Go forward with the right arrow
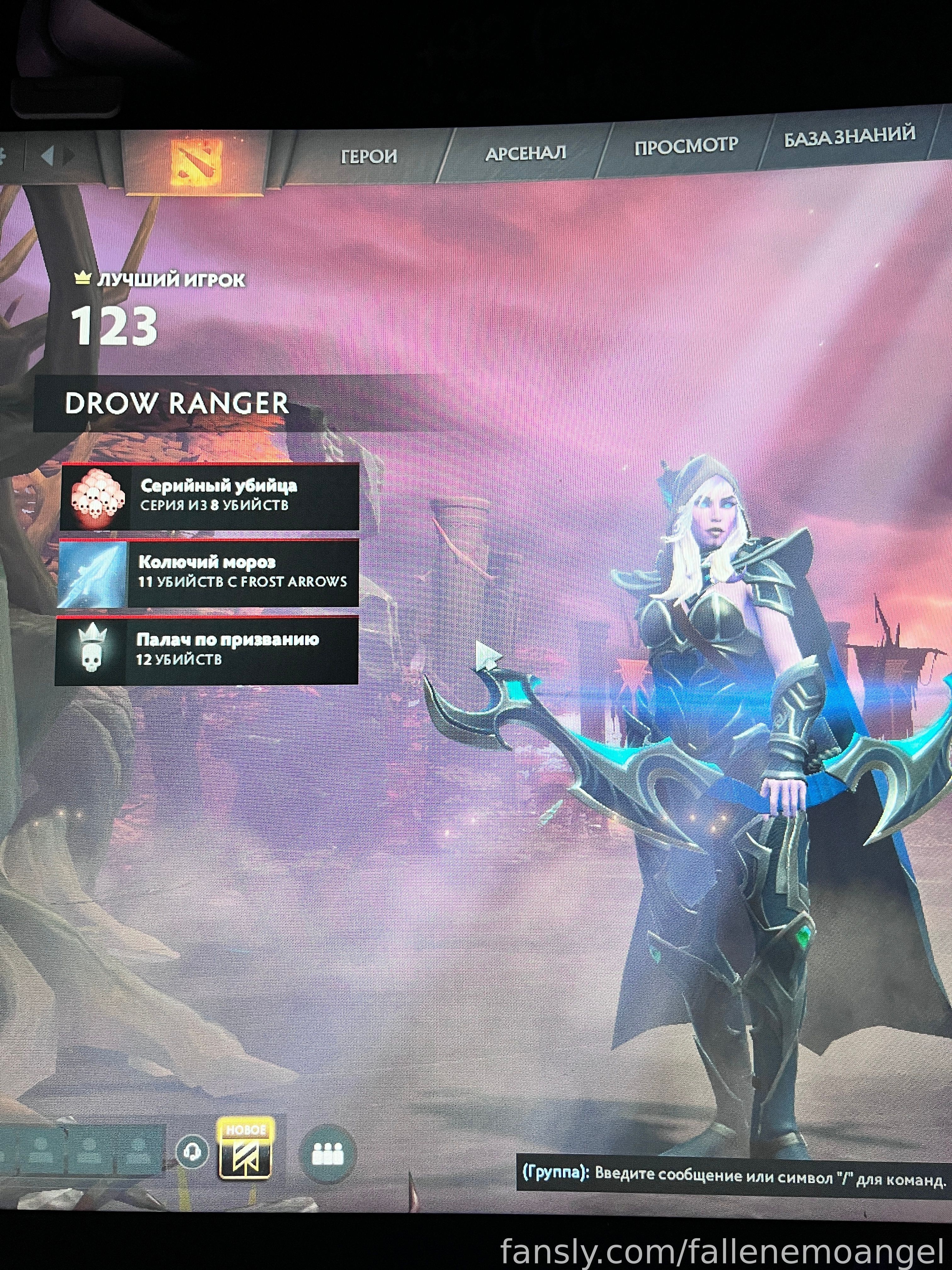 70,156
